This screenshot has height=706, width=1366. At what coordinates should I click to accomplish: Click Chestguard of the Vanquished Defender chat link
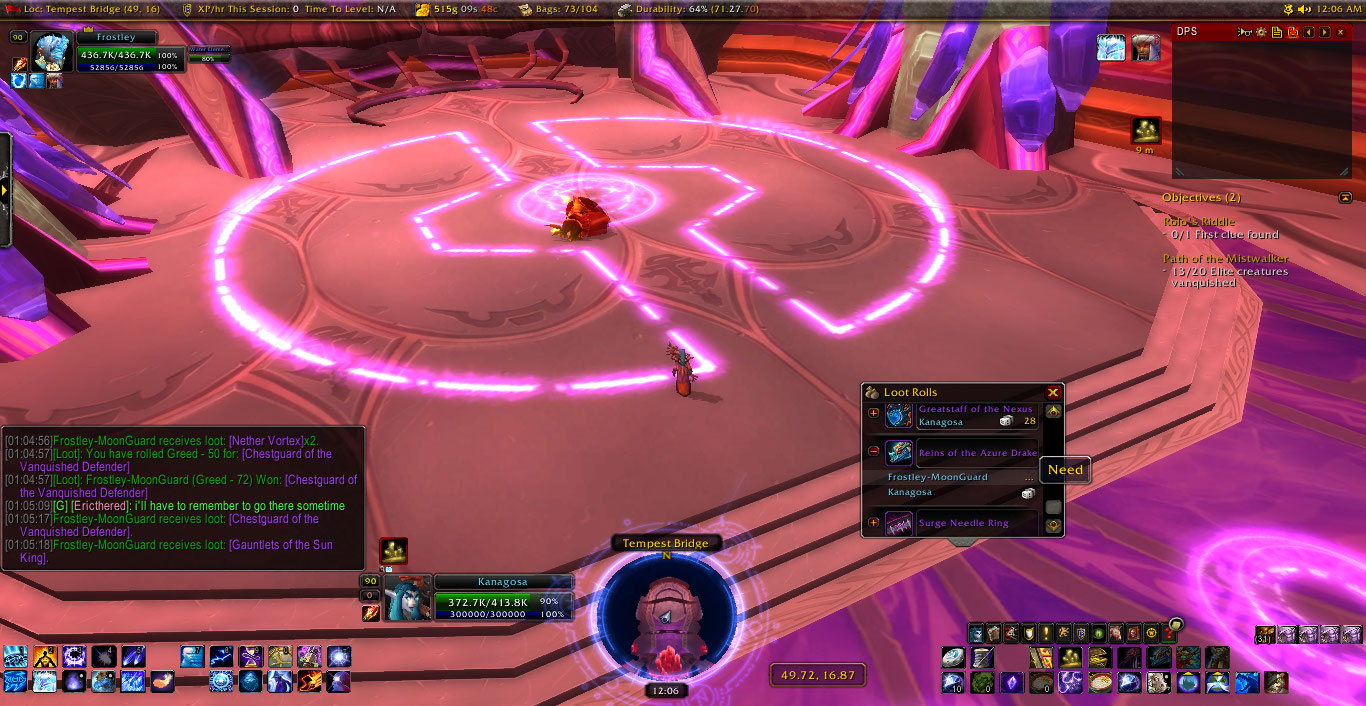[270, 519]
